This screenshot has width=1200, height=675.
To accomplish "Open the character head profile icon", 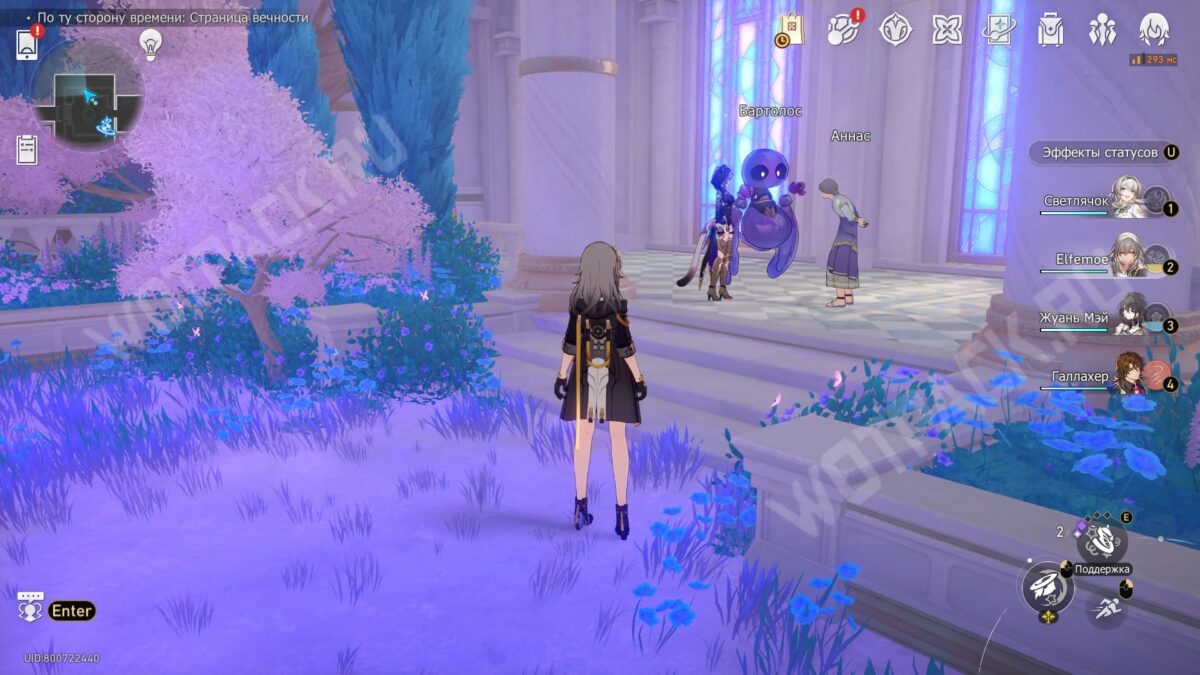I will coord(1155,29).
